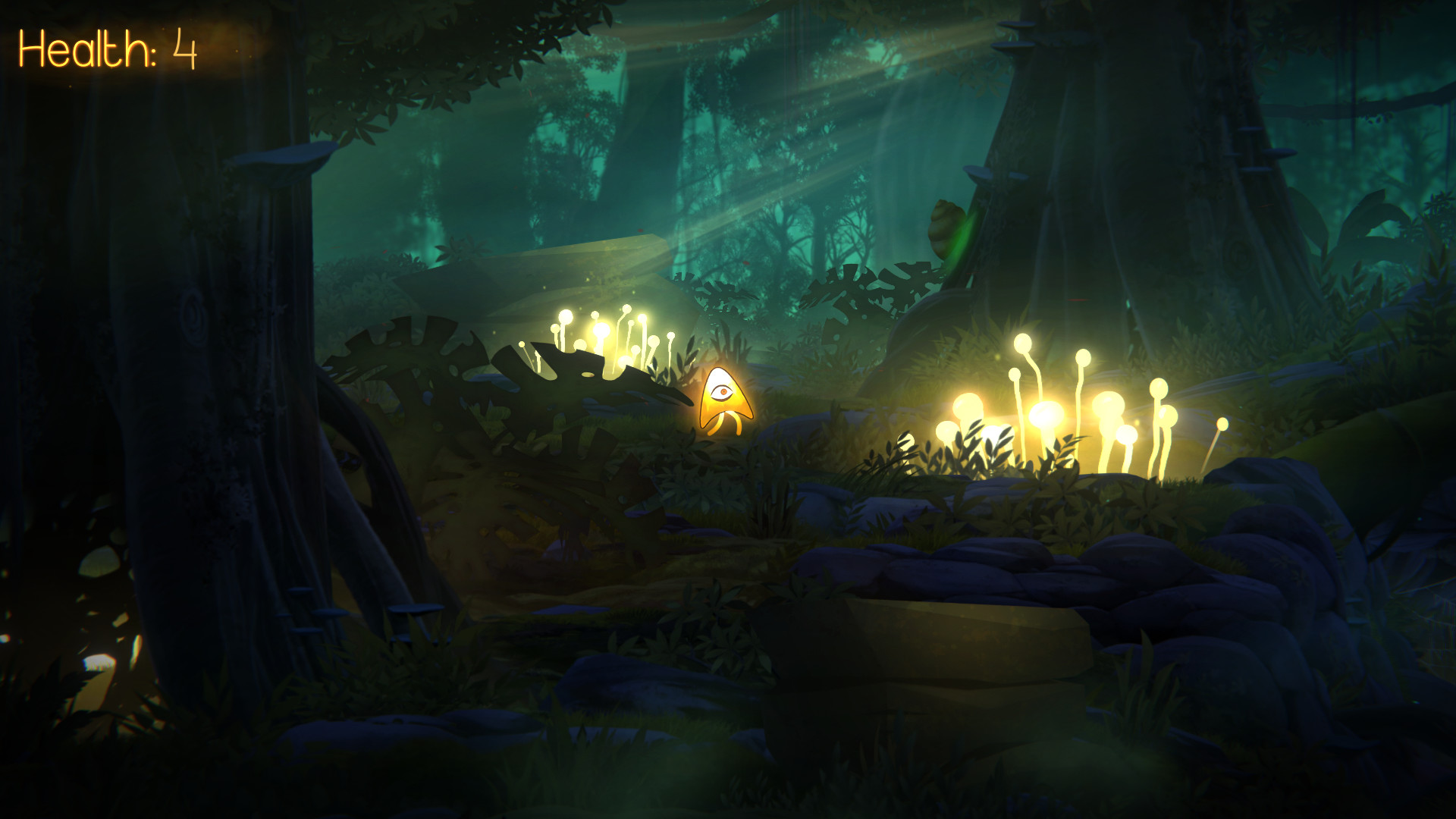Click the Health: 4 HUD counter
The width and height of the screenshot is (1456, 819).
coord(106,49)
